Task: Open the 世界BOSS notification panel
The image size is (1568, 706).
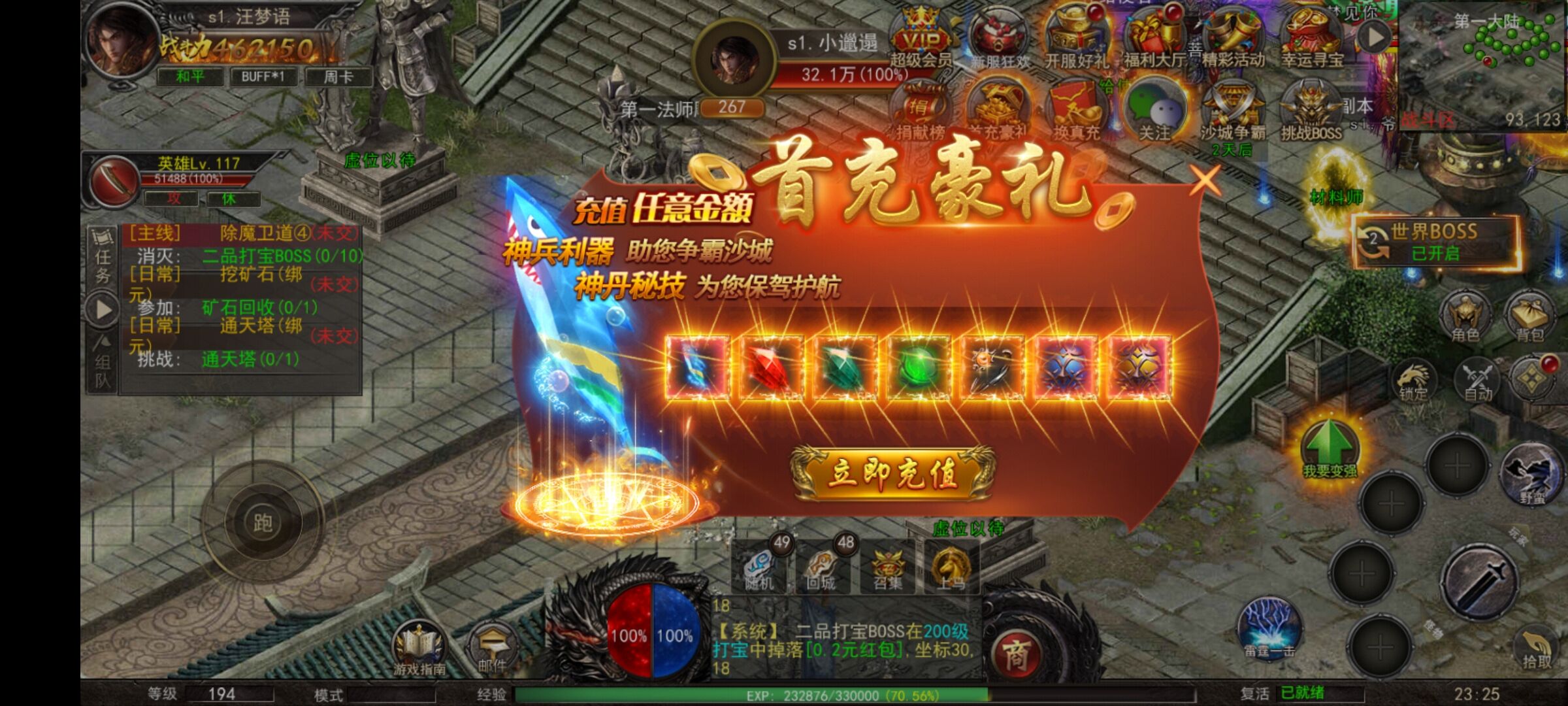Action: click(x=1435, y=242)
